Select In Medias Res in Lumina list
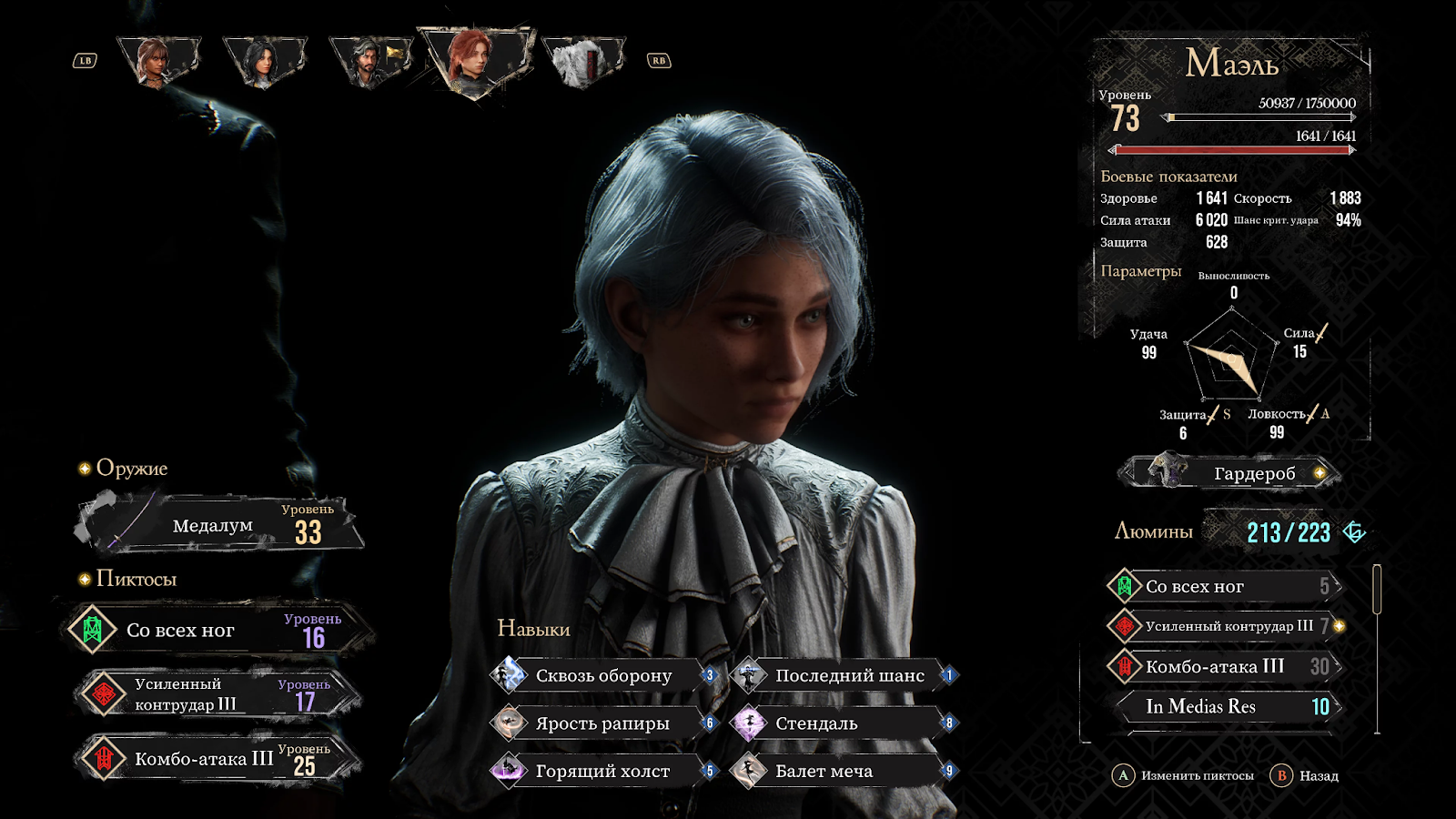1456x819 pixels. [x=1225, y=706]
